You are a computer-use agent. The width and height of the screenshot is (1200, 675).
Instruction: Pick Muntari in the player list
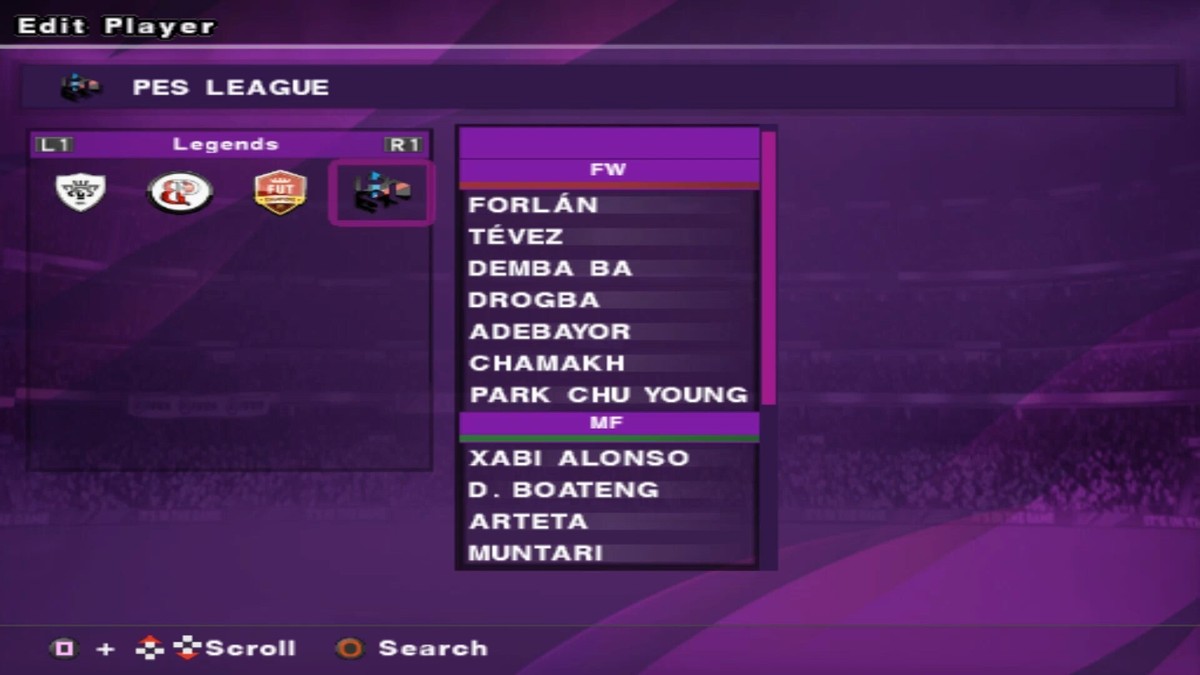coord(536,552)
